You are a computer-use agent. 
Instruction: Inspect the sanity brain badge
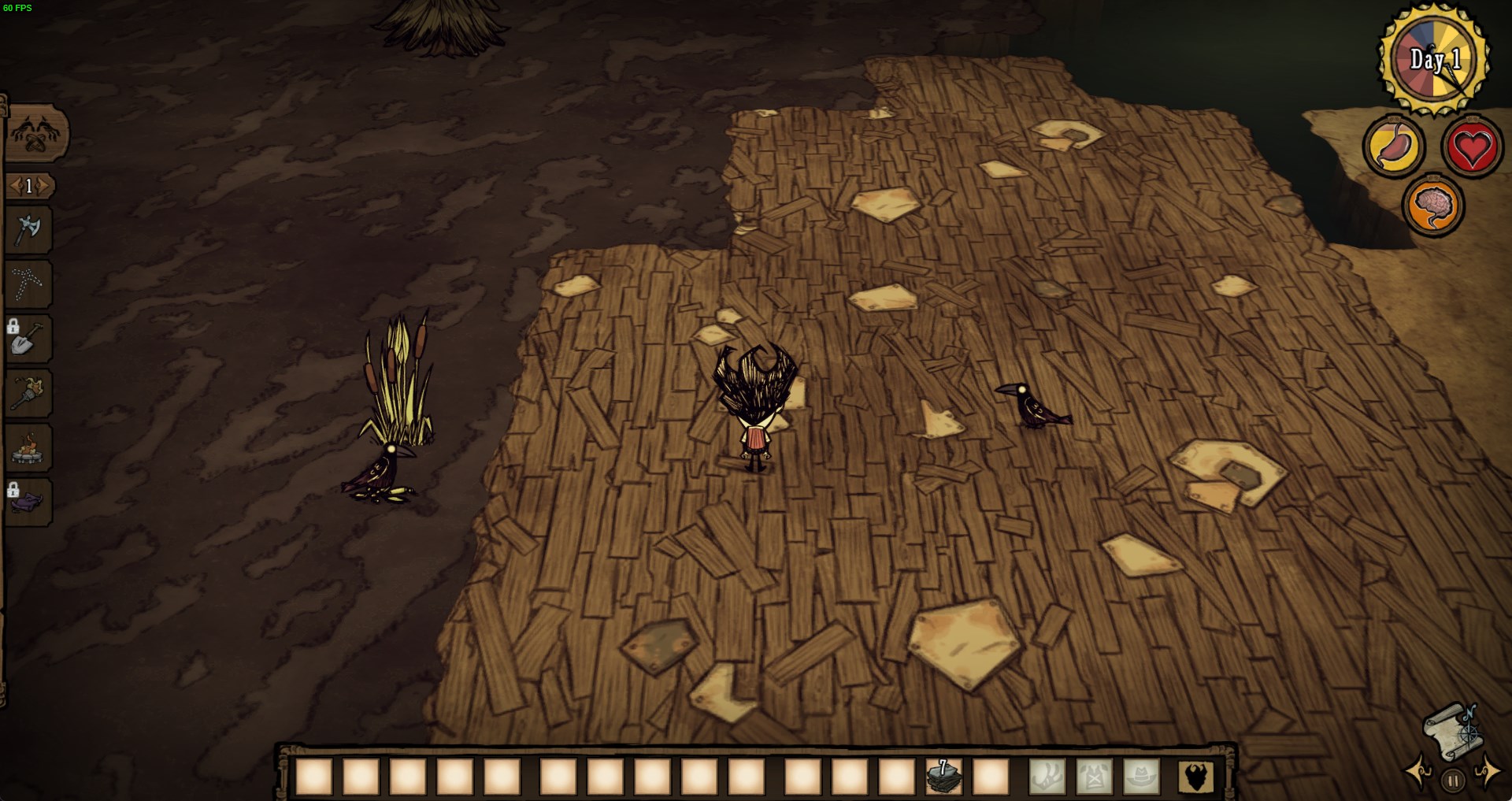pos(1434,206)
